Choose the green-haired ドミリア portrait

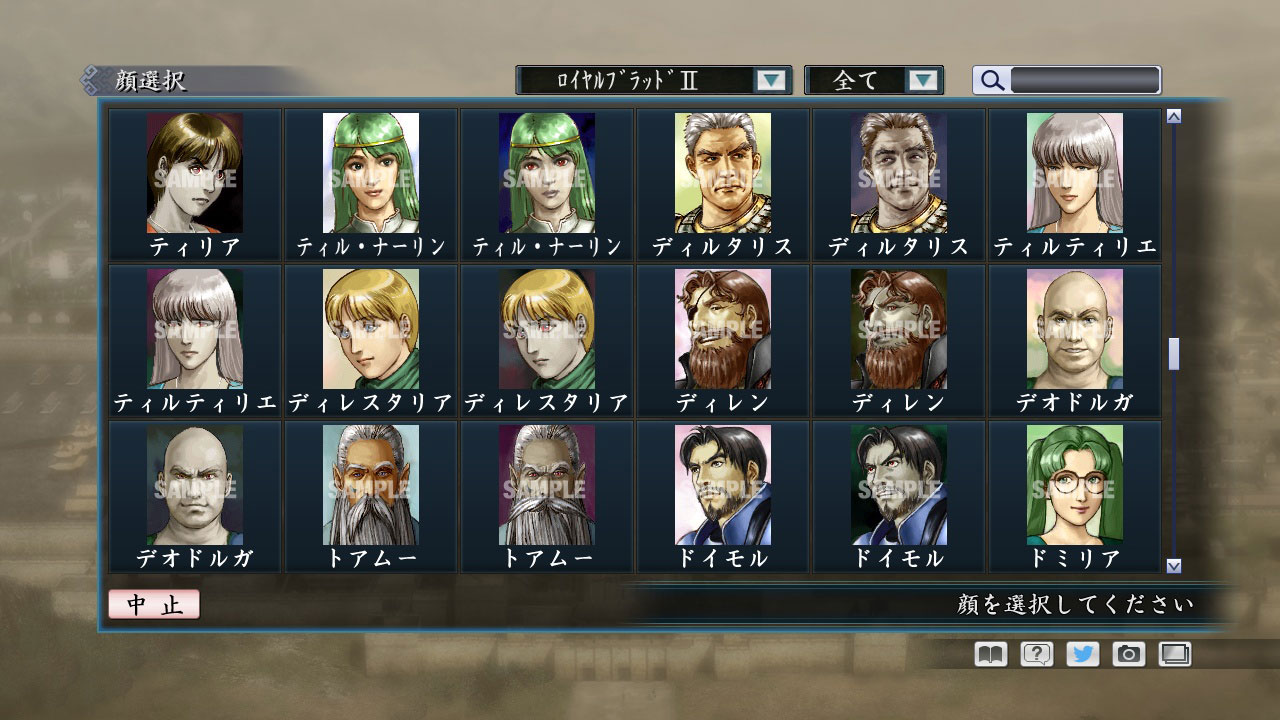point(1073,485)
